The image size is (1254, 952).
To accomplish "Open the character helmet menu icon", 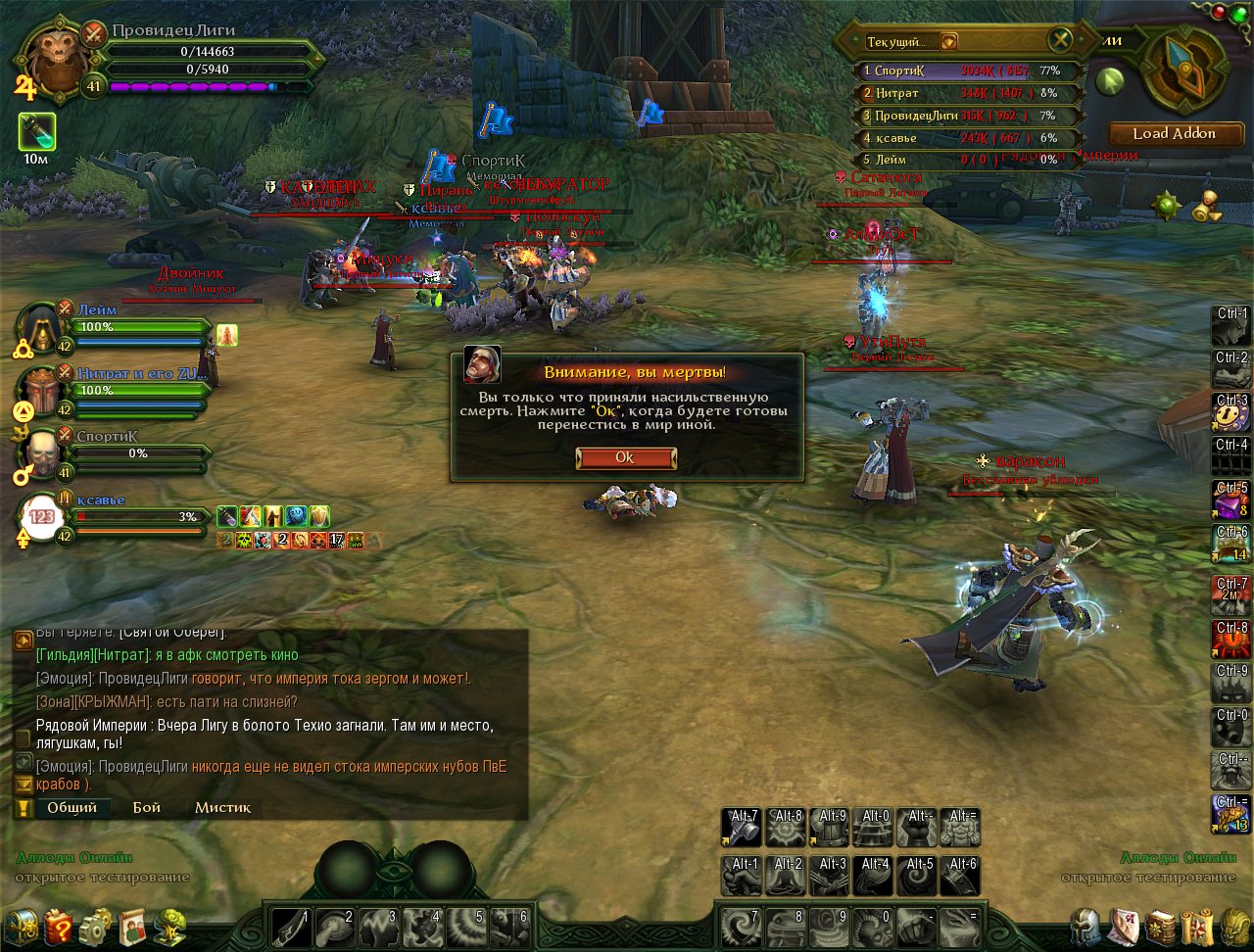I will pos(1085,926).
